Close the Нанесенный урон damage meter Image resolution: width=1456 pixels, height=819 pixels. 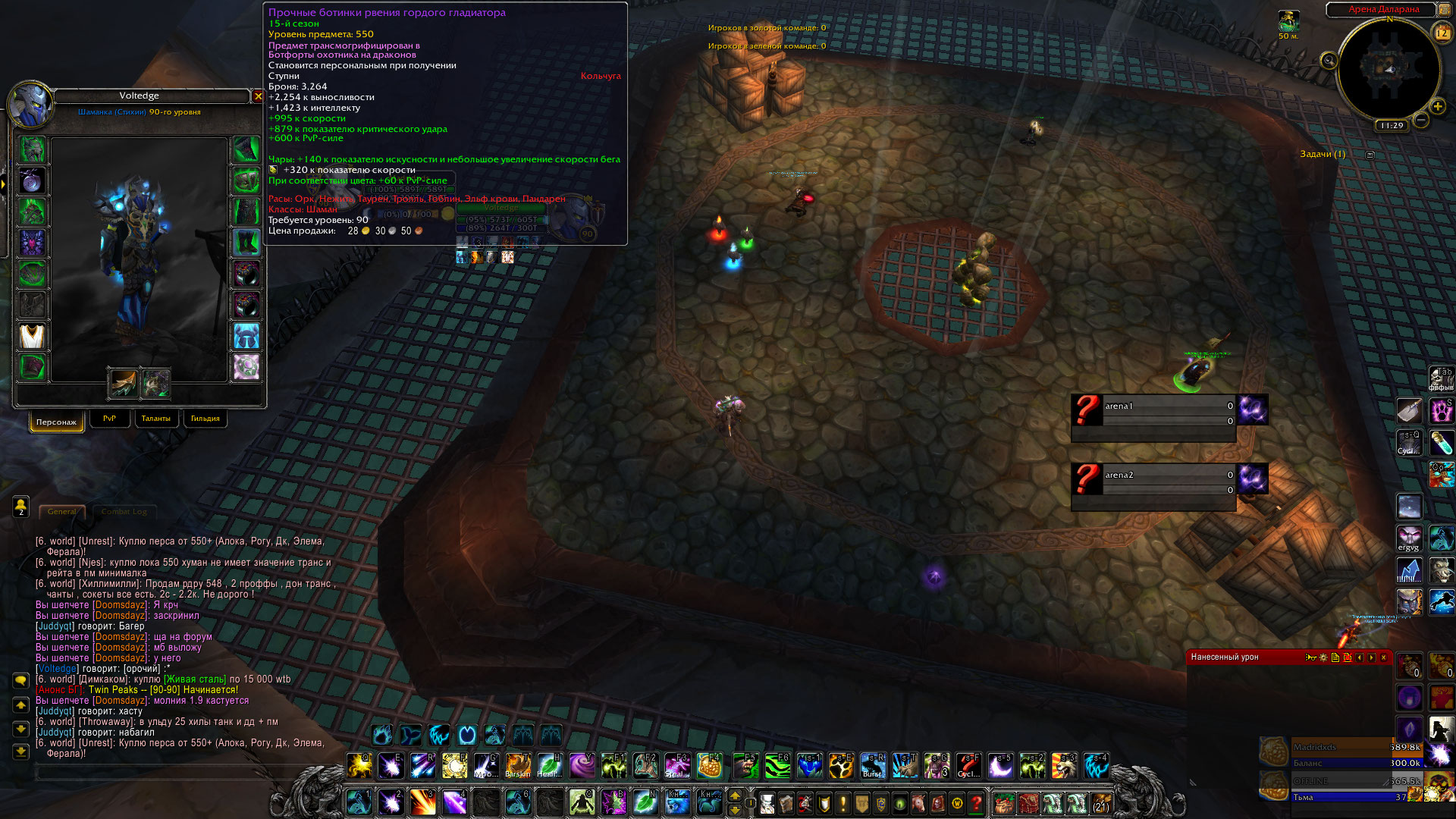[x=1383, y=657]
